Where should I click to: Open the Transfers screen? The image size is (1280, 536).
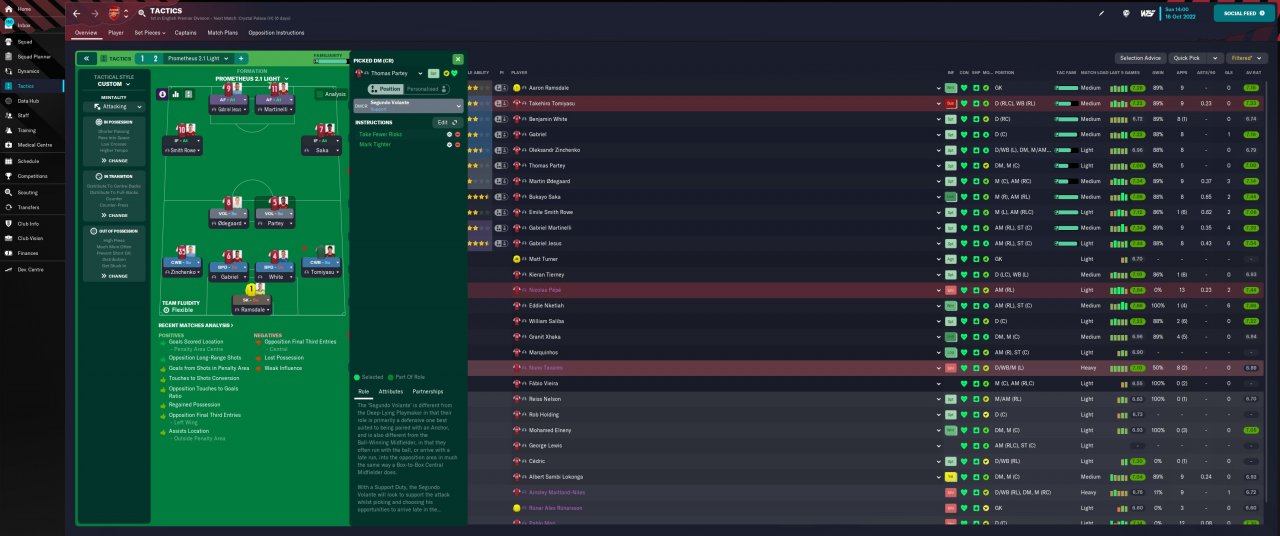click(x=28, y=207)
